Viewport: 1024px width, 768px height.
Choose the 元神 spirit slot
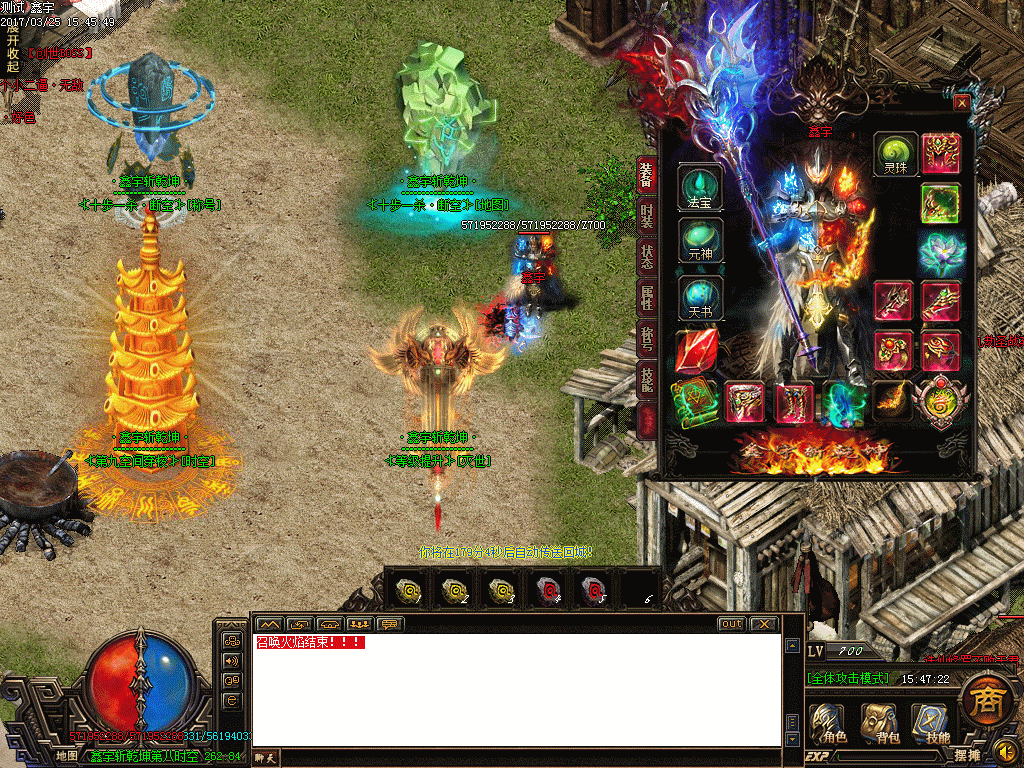(700, 242)
